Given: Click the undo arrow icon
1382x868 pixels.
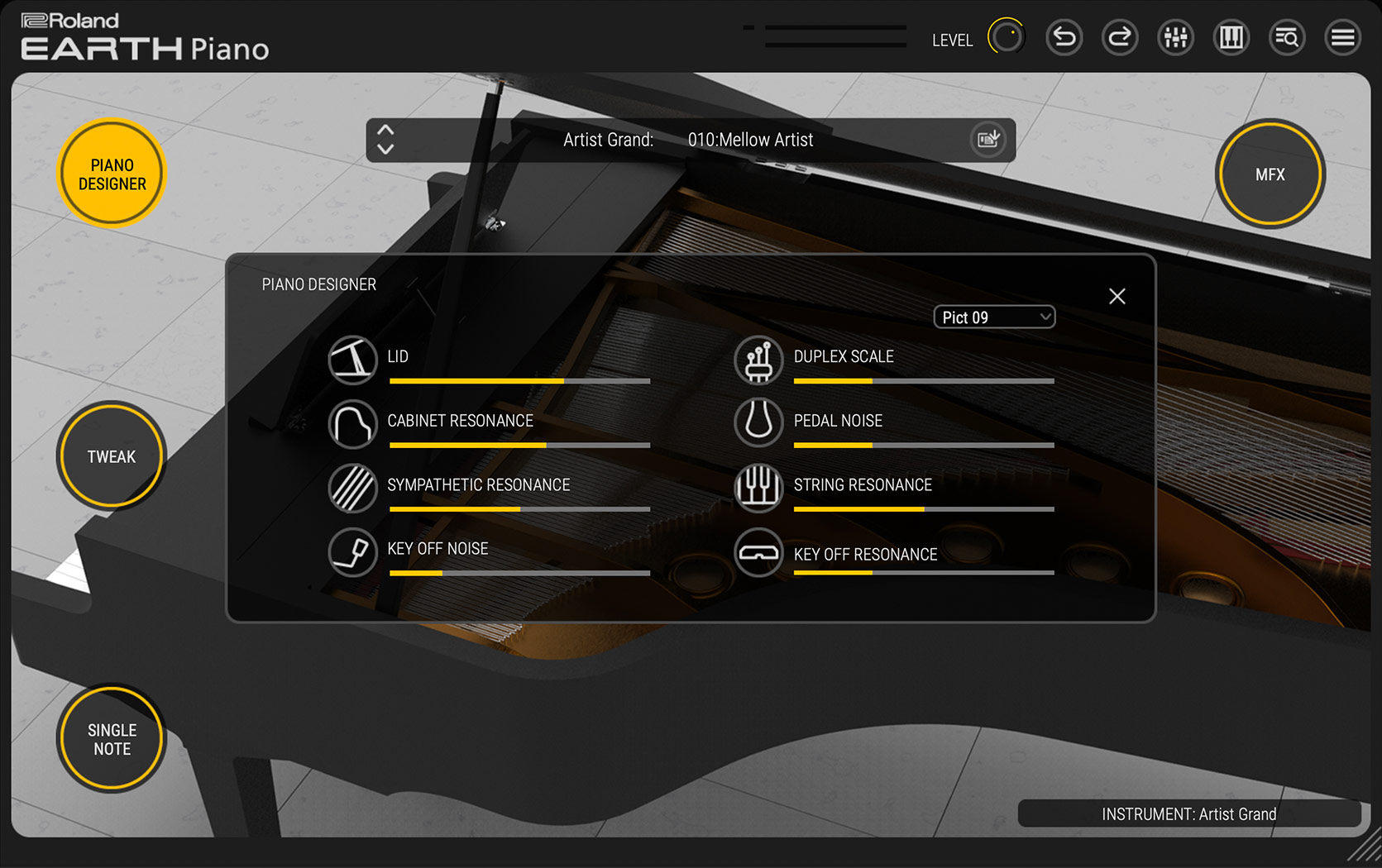Looking at the screenshot, I should [1064, 38].
